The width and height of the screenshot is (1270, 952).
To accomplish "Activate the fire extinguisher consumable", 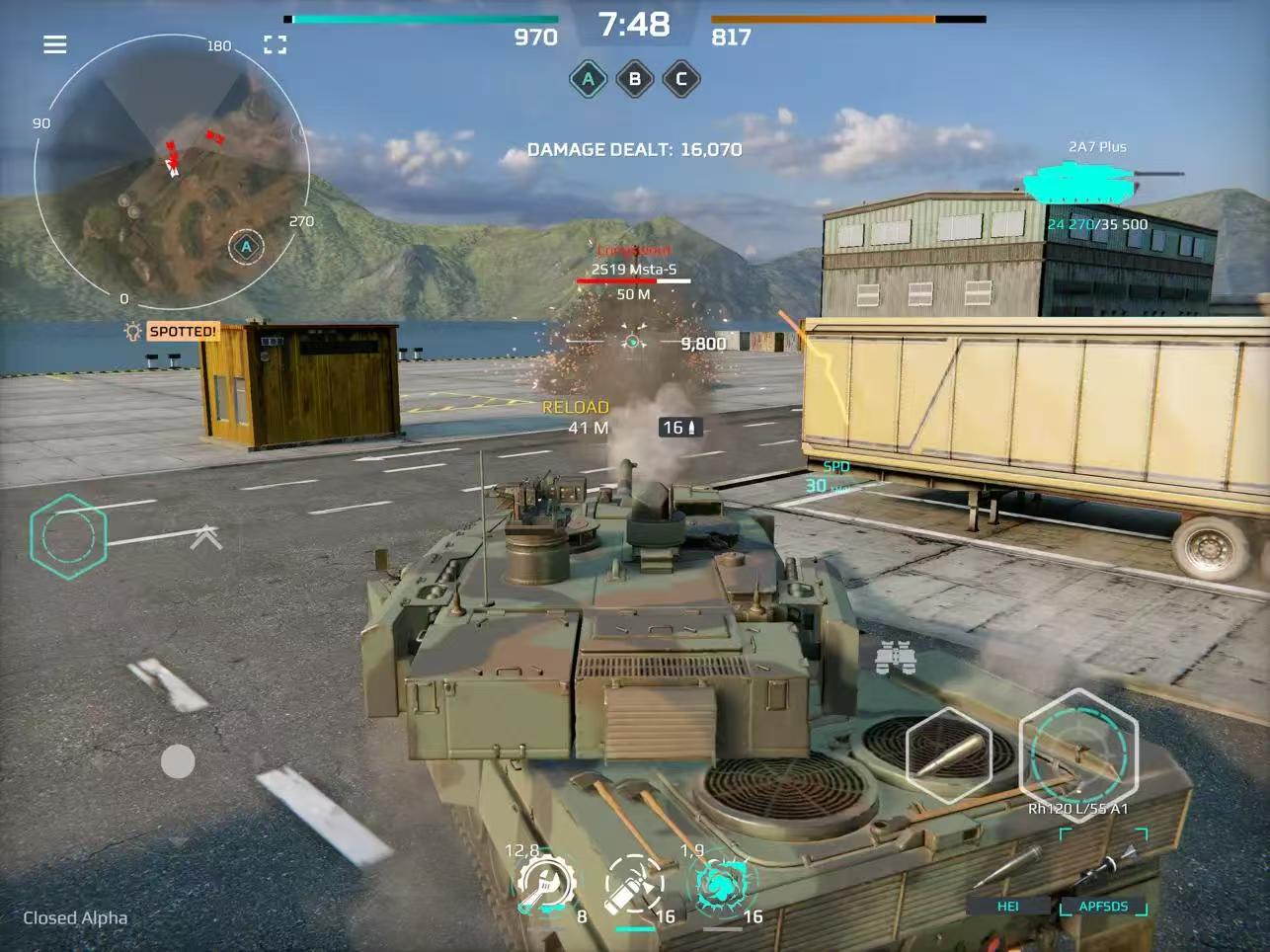I will point(633,886).
